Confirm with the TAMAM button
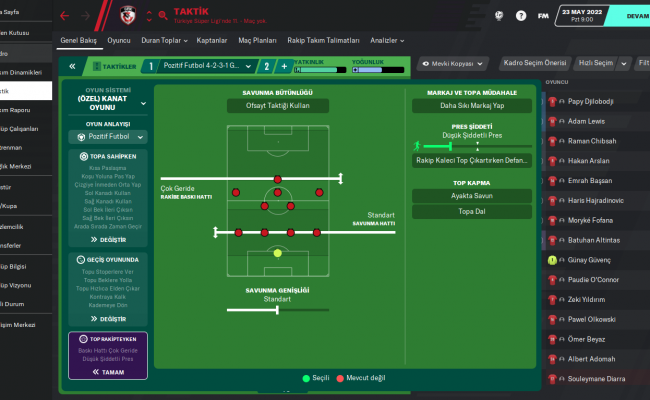 pos(106,371)
